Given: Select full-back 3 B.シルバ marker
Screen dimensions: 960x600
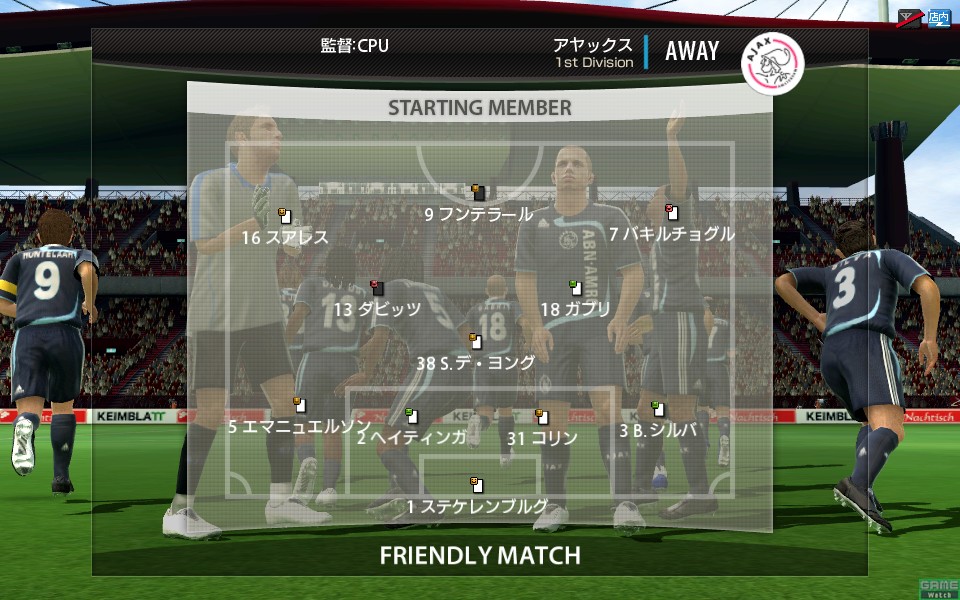Looking at the screenshot, I should 657,409.
